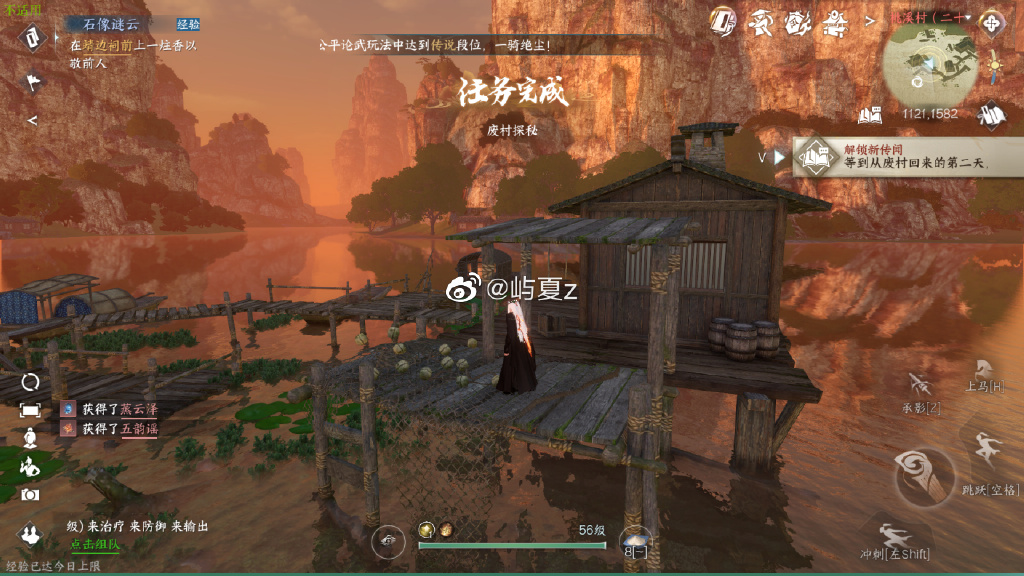The image size is (1024, 576).
Task: Collapse the left quest panel with the arrow
Action: [32, 120]
